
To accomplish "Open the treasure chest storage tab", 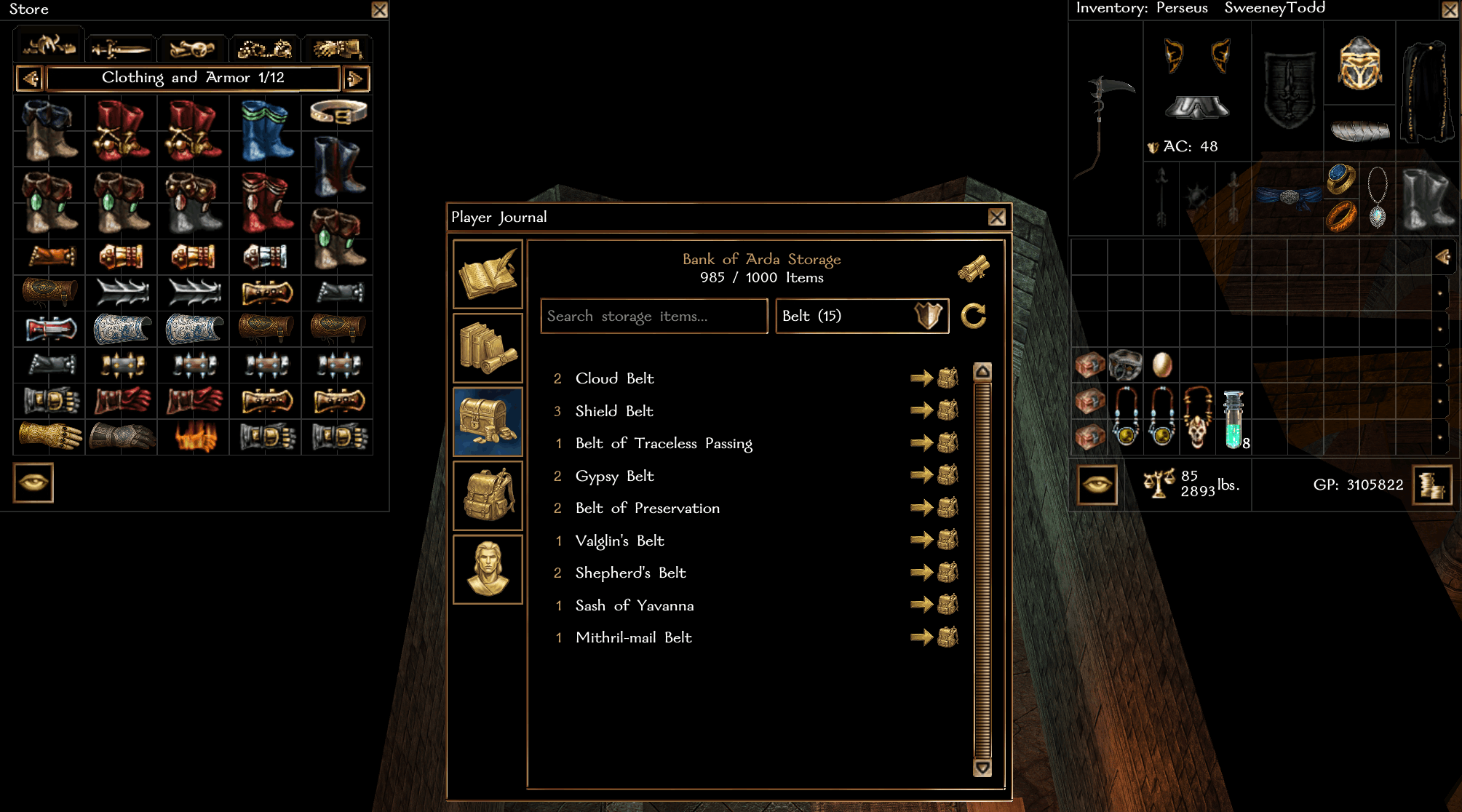I will 488,422.
